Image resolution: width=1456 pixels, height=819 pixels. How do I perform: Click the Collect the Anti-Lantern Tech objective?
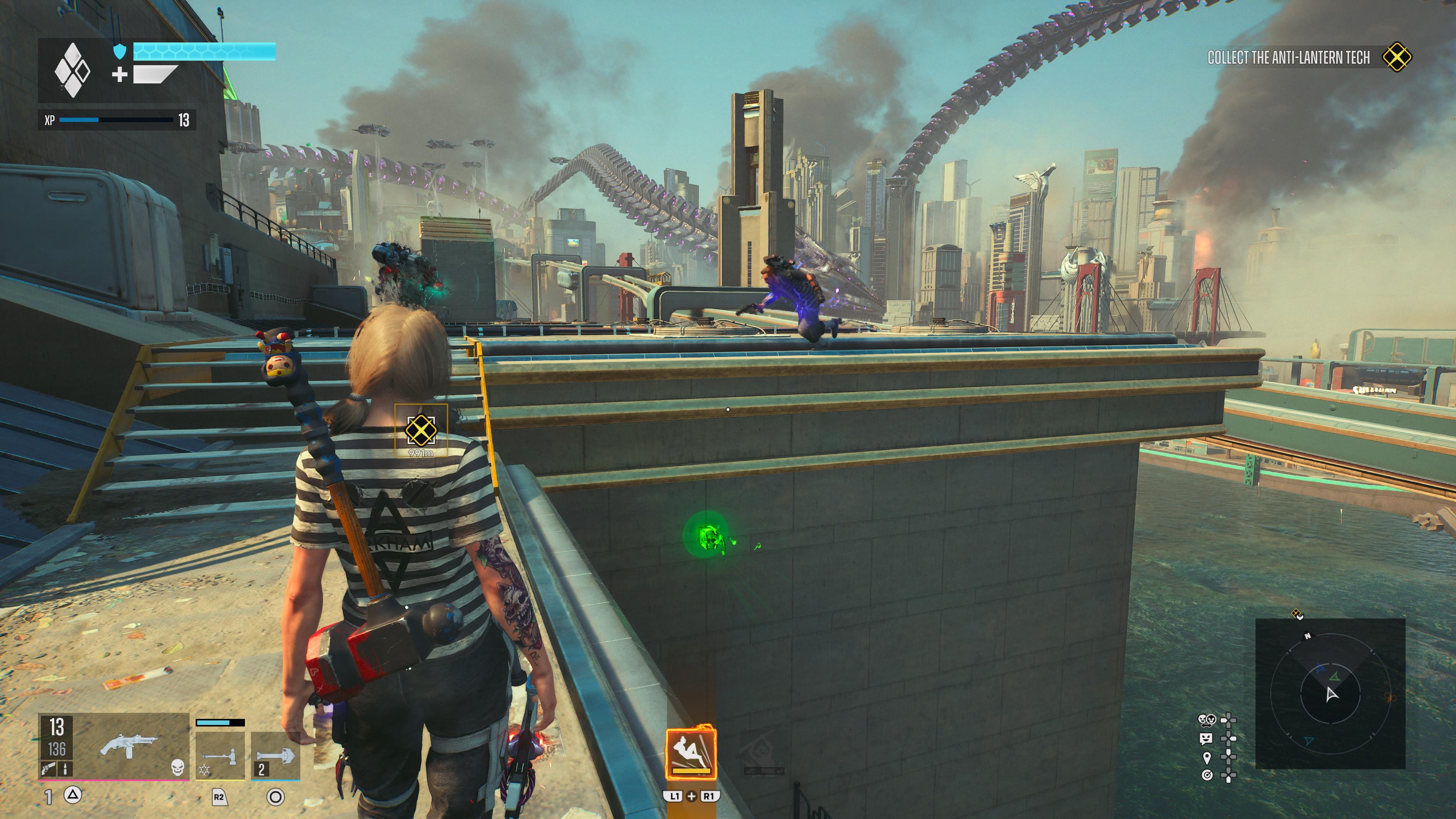(1288, 58)
